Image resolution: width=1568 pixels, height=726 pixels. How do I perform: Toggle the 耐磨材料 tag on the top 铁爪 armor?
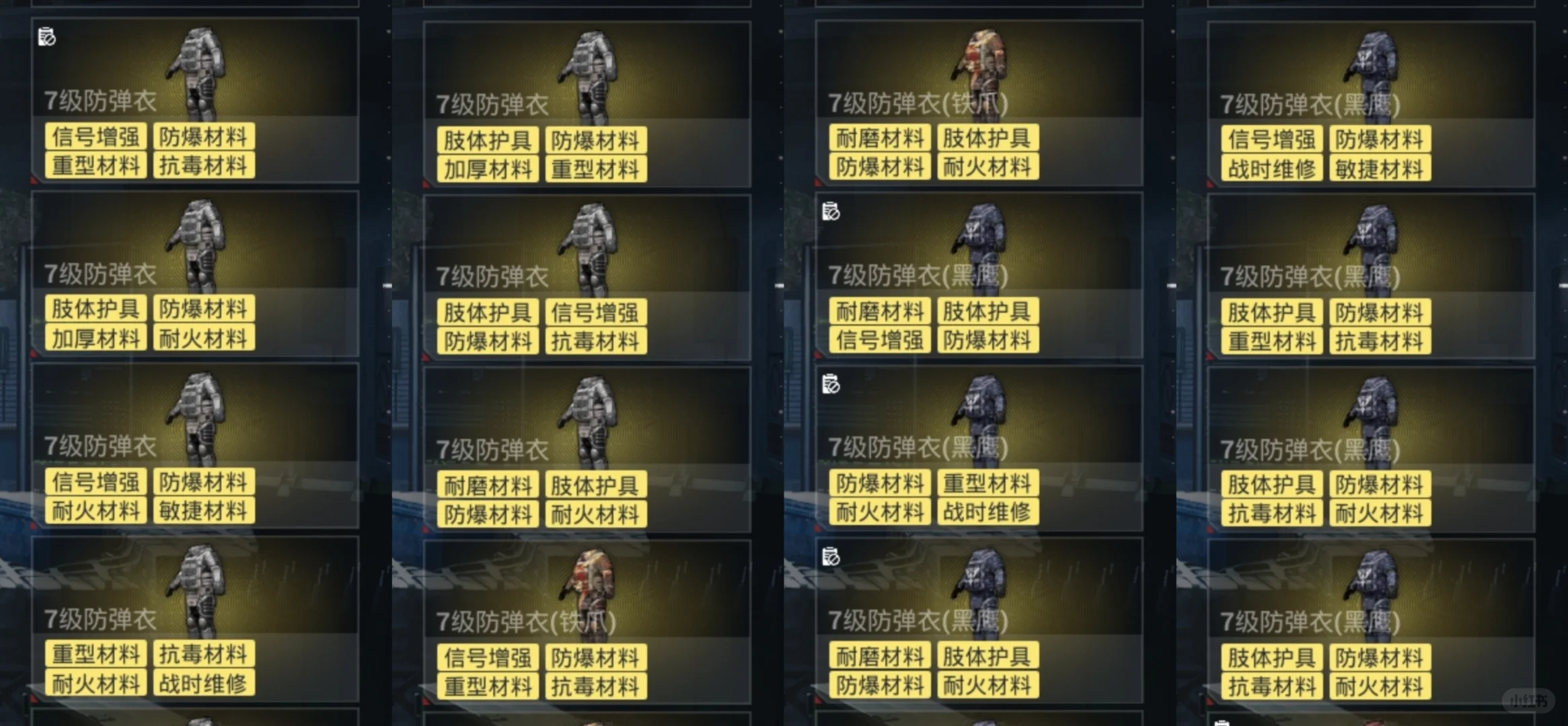click(x=879, y=136)
